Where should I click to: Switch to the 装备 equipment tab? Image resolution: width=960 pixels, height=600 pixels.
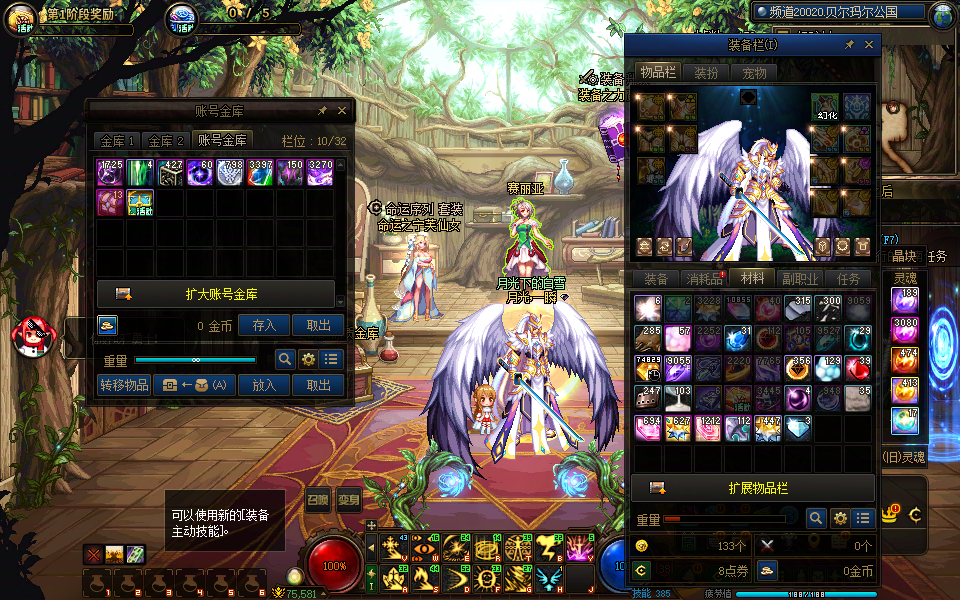pyautogui.click(x=656, y=279)
